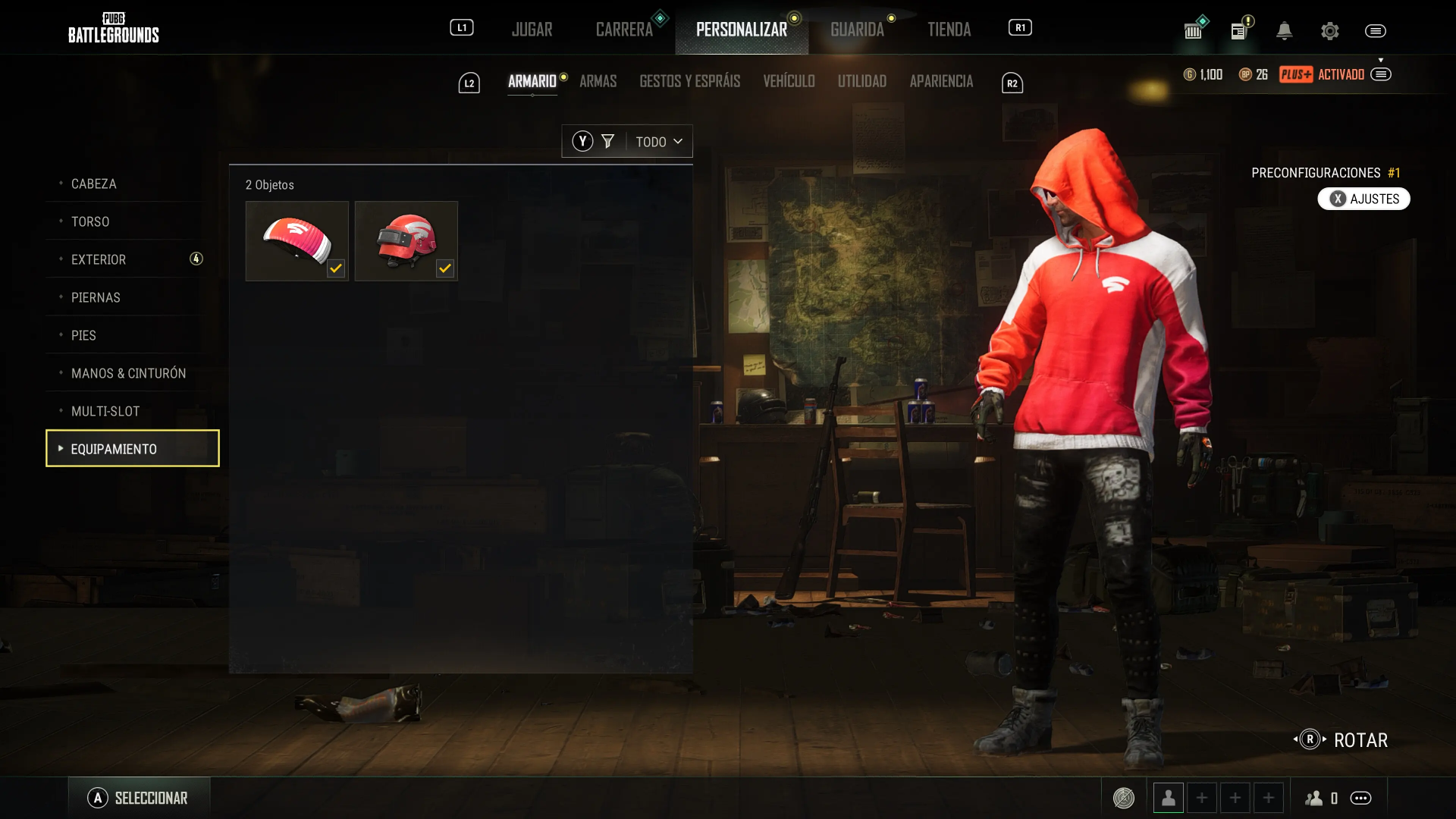Viewport: 1456px width, 819px height.
Task: Open GESTOS Y ESPRÁIS sub-tab
Action: pyautogui.click(x=689, y=81)
